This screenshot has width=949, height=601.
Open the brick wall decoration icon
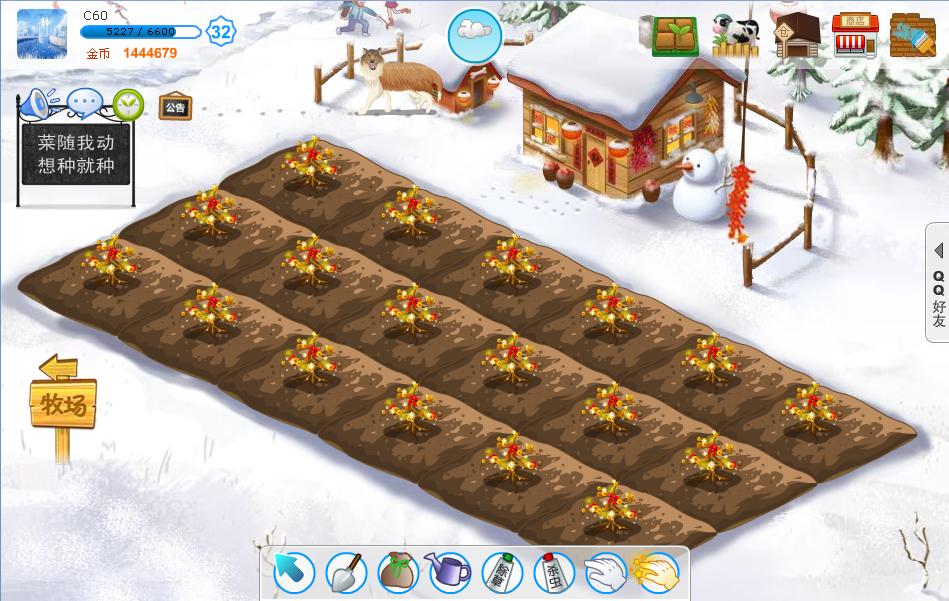point(913,36)
